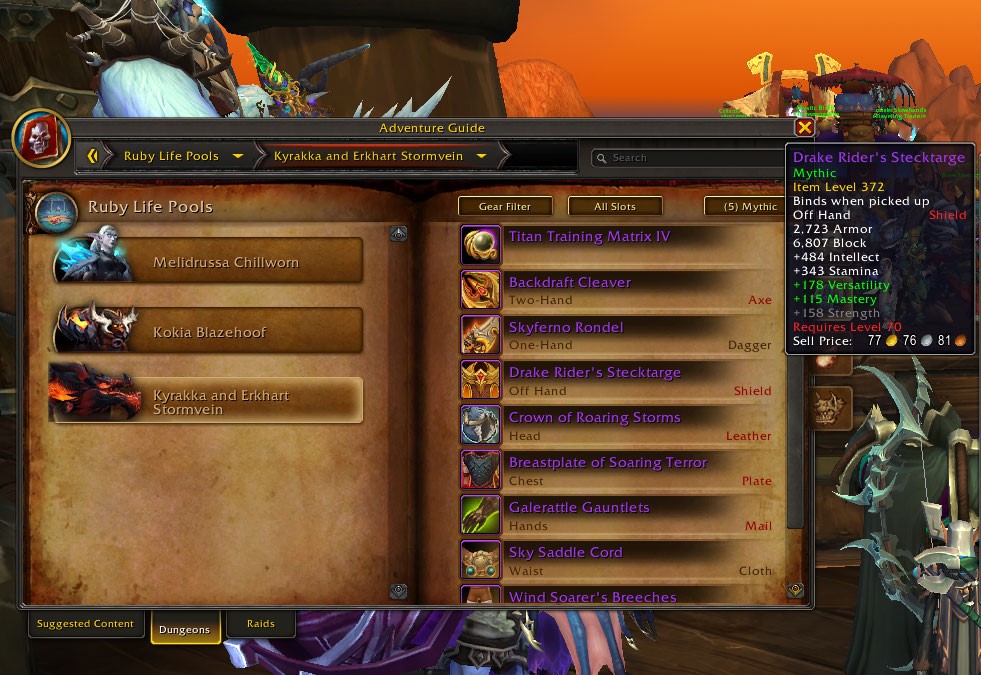Select Drake Rider's Stecktarge shield
The width and height of the screenshot is (981, 675).
pyautogui.click(x=594, y=373)
